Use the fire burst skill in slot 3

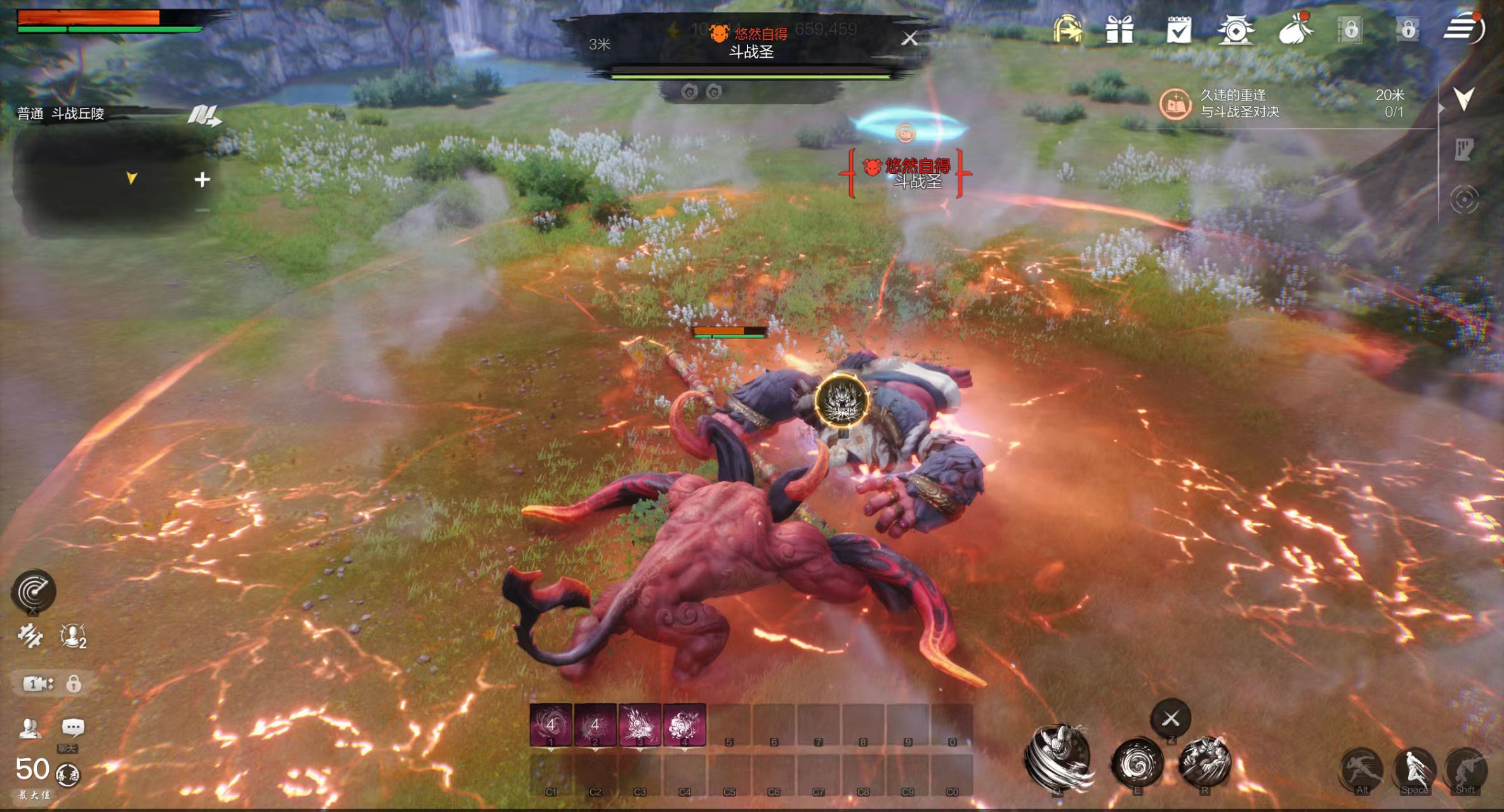point(639,724)
